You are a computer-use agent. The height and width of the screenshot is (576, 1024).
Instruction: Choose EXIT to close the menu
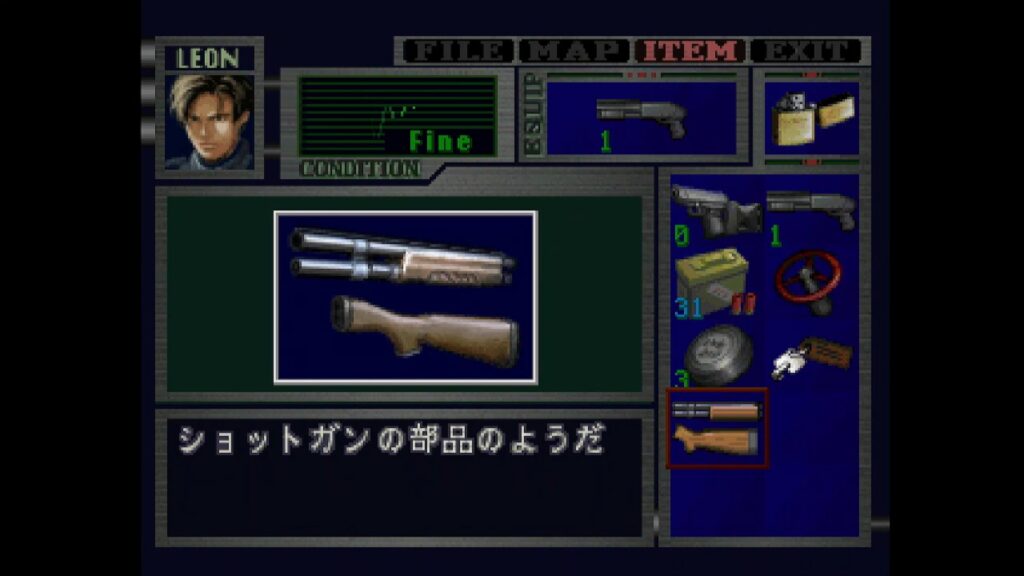806,51
